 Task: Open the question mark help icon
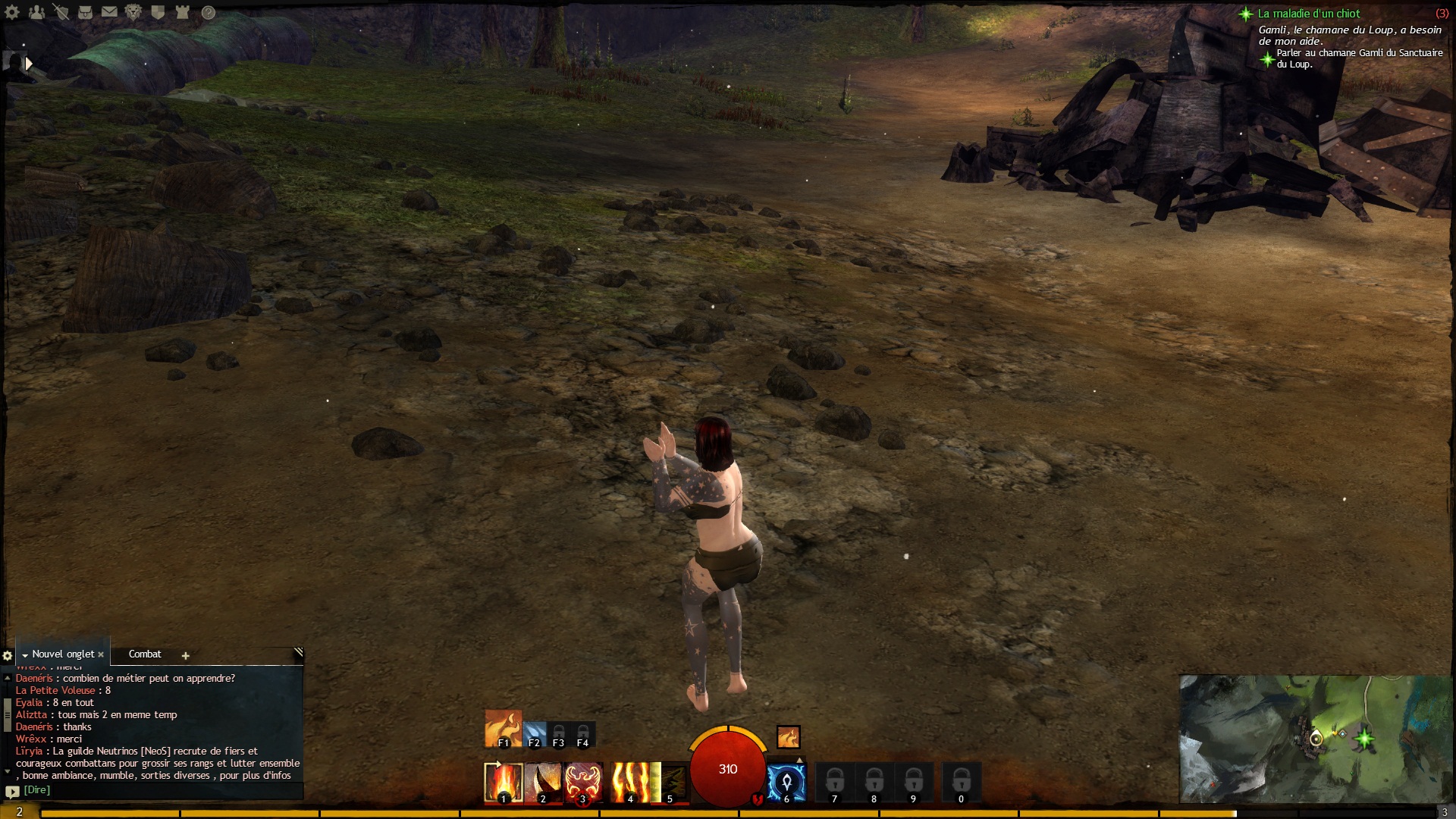[209, 12]
